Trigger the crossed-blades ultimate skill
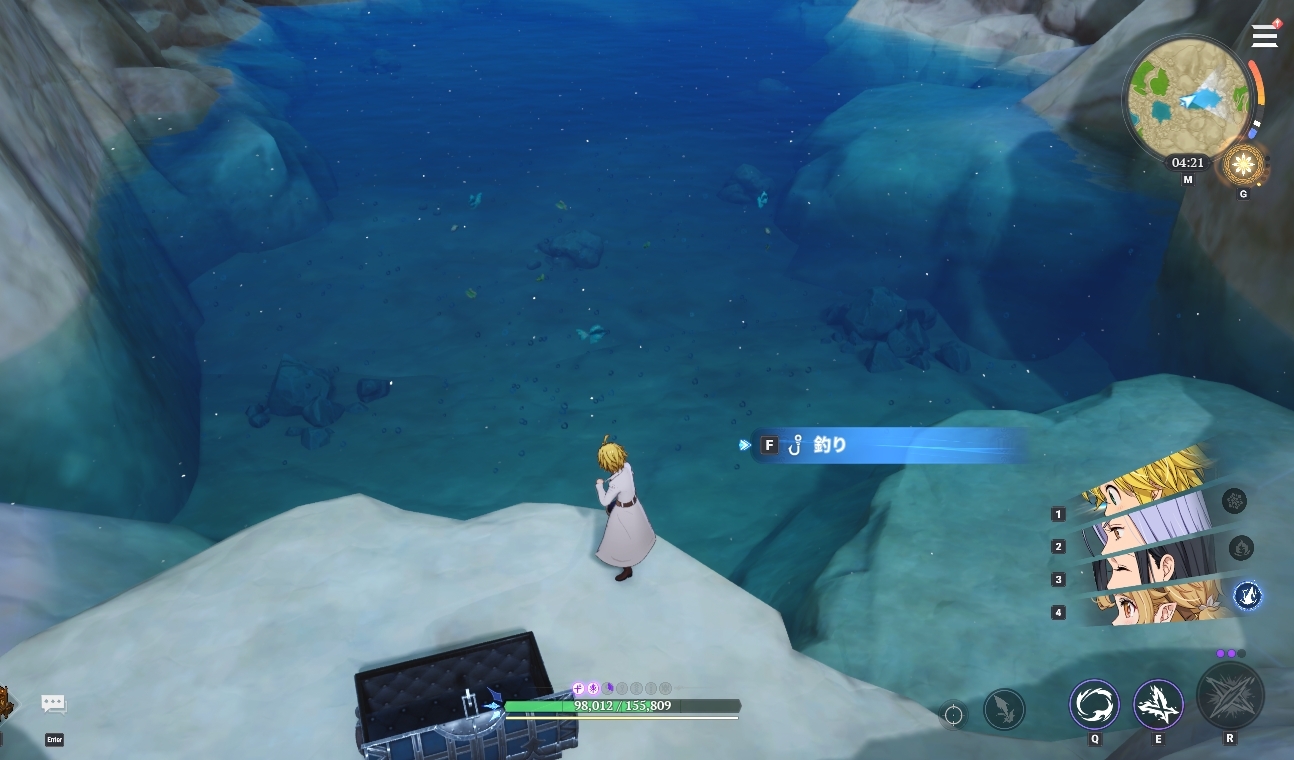Viewport: 1294px width, 760px height. (x=1230, y=696)
